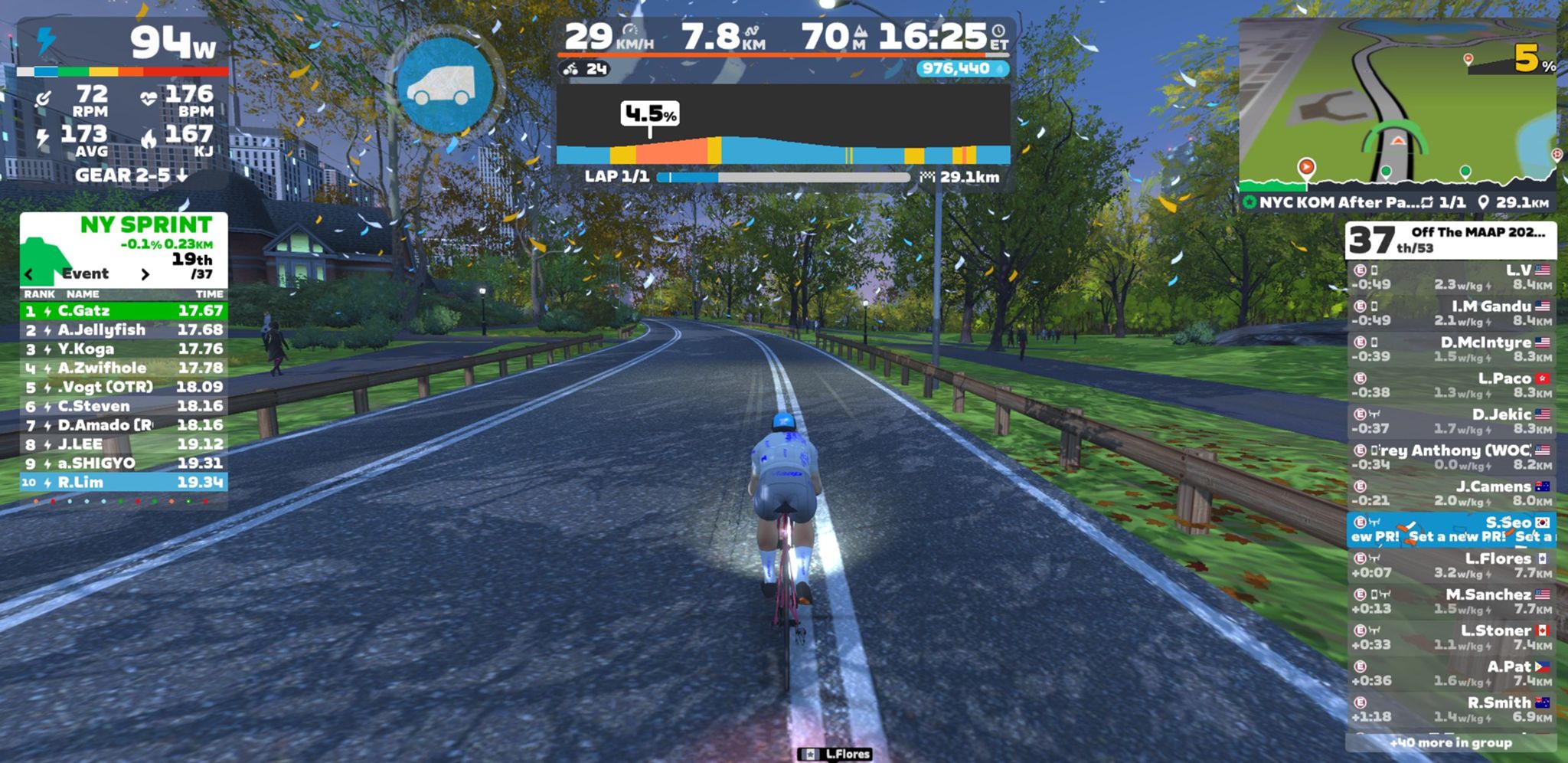Viewport: 1568px width, 763px height.
Task: Click the route elevation profile graph
Action: click(782, 126)
